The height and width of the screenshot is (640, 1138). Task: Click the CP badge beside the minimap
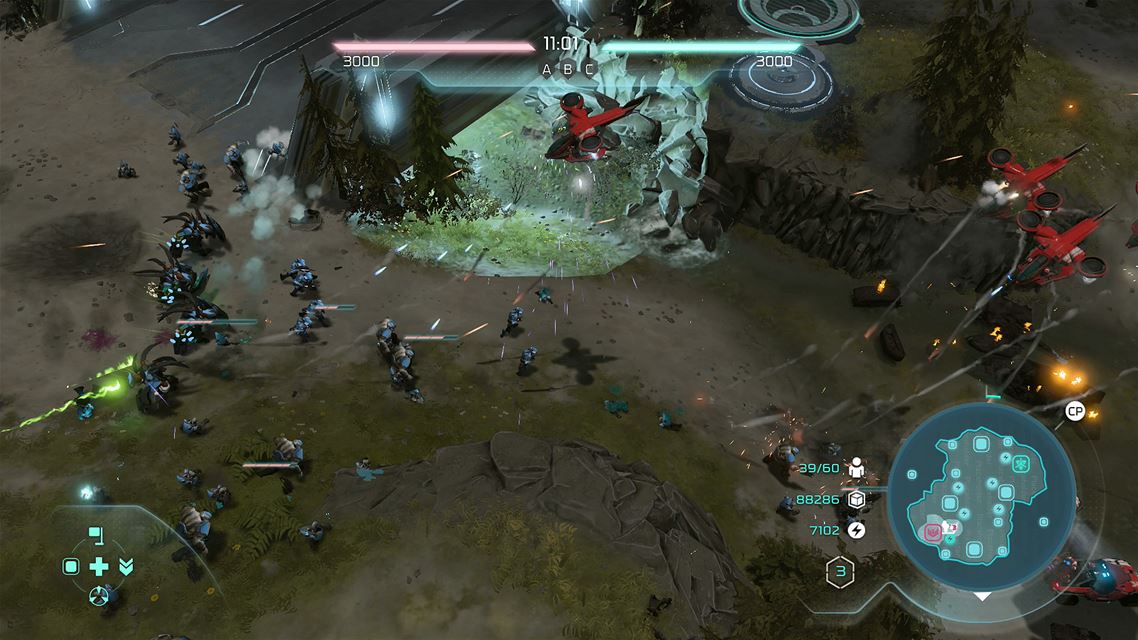click(1075, 411)
